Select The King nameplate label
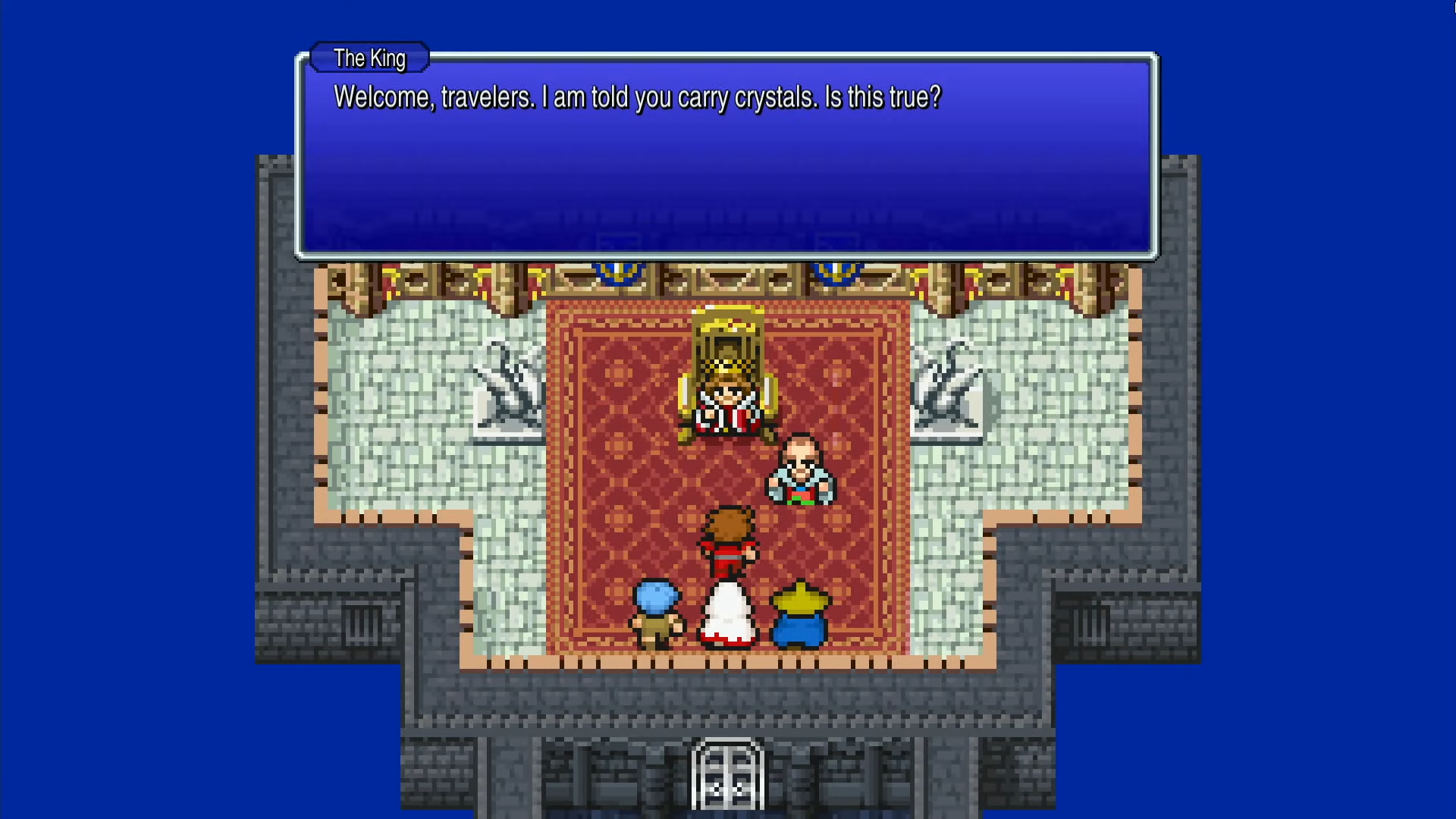 (x=369, y=58)
